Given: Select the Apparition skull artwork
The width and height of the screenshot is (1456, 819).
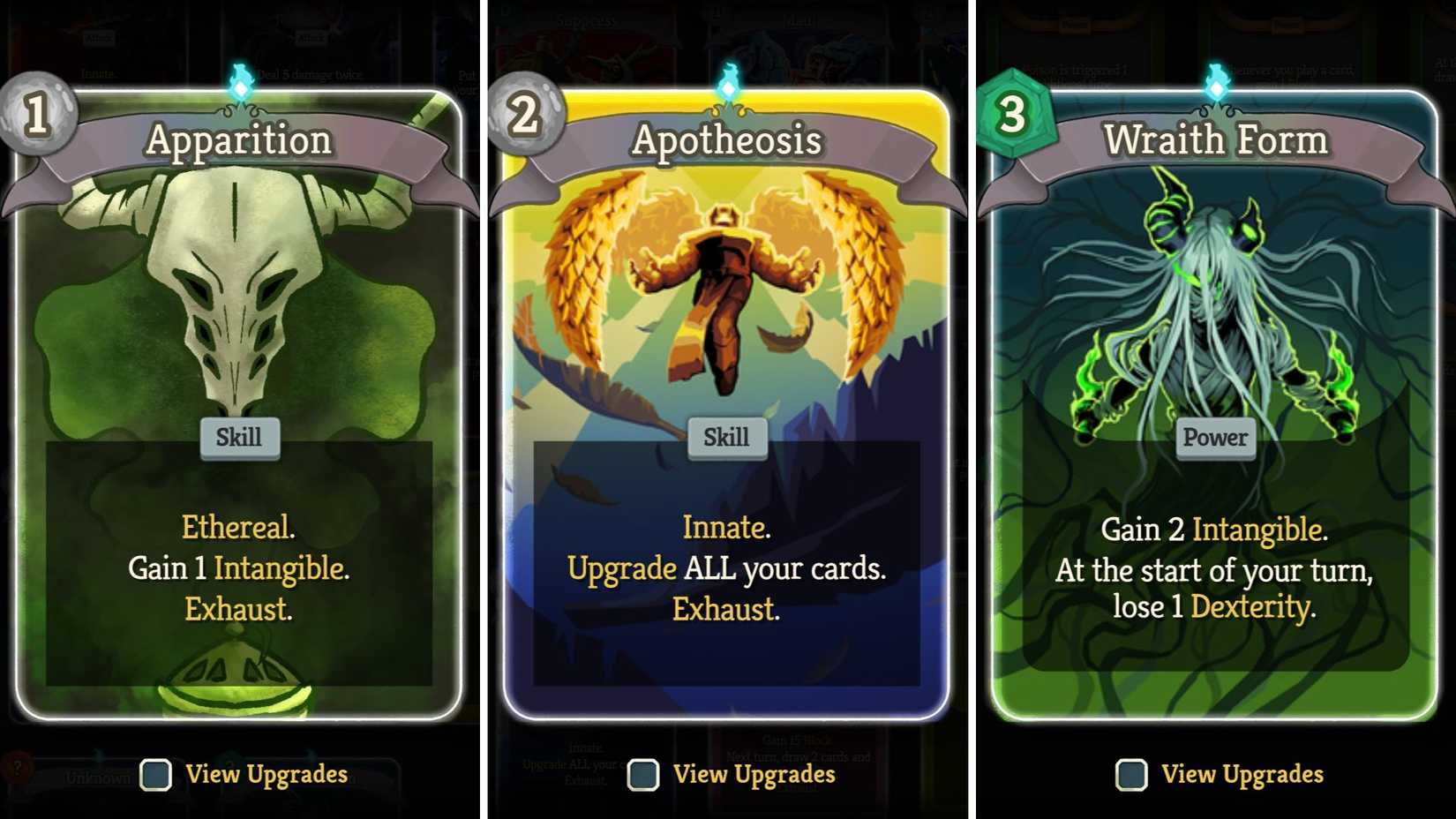Looking at the screenshot, I should pos(236,291).
